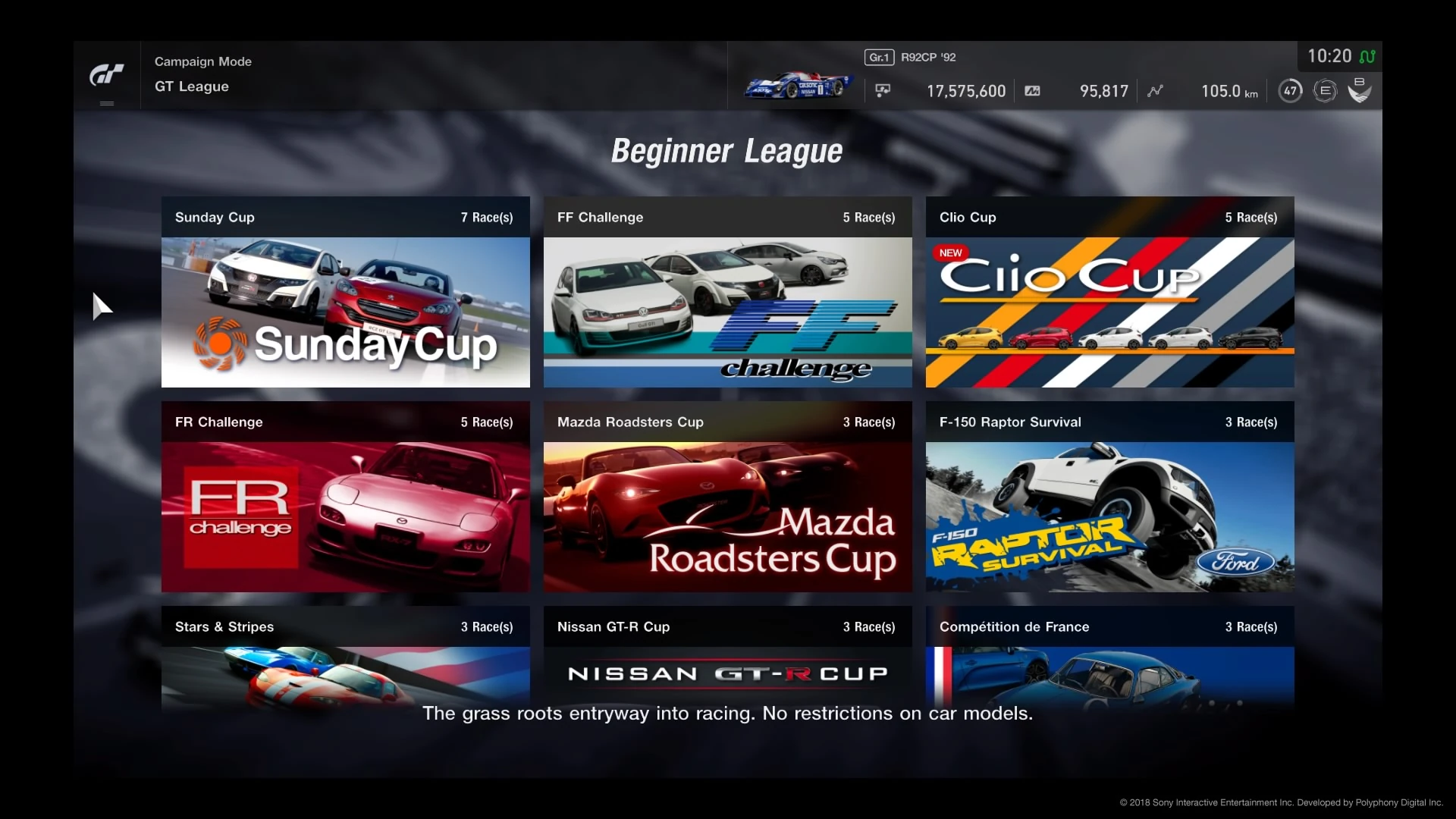Viewport: 1456px width, 819px height.
Task: Open the Nissan GT-R Cup event
Action: click(727, 660)
